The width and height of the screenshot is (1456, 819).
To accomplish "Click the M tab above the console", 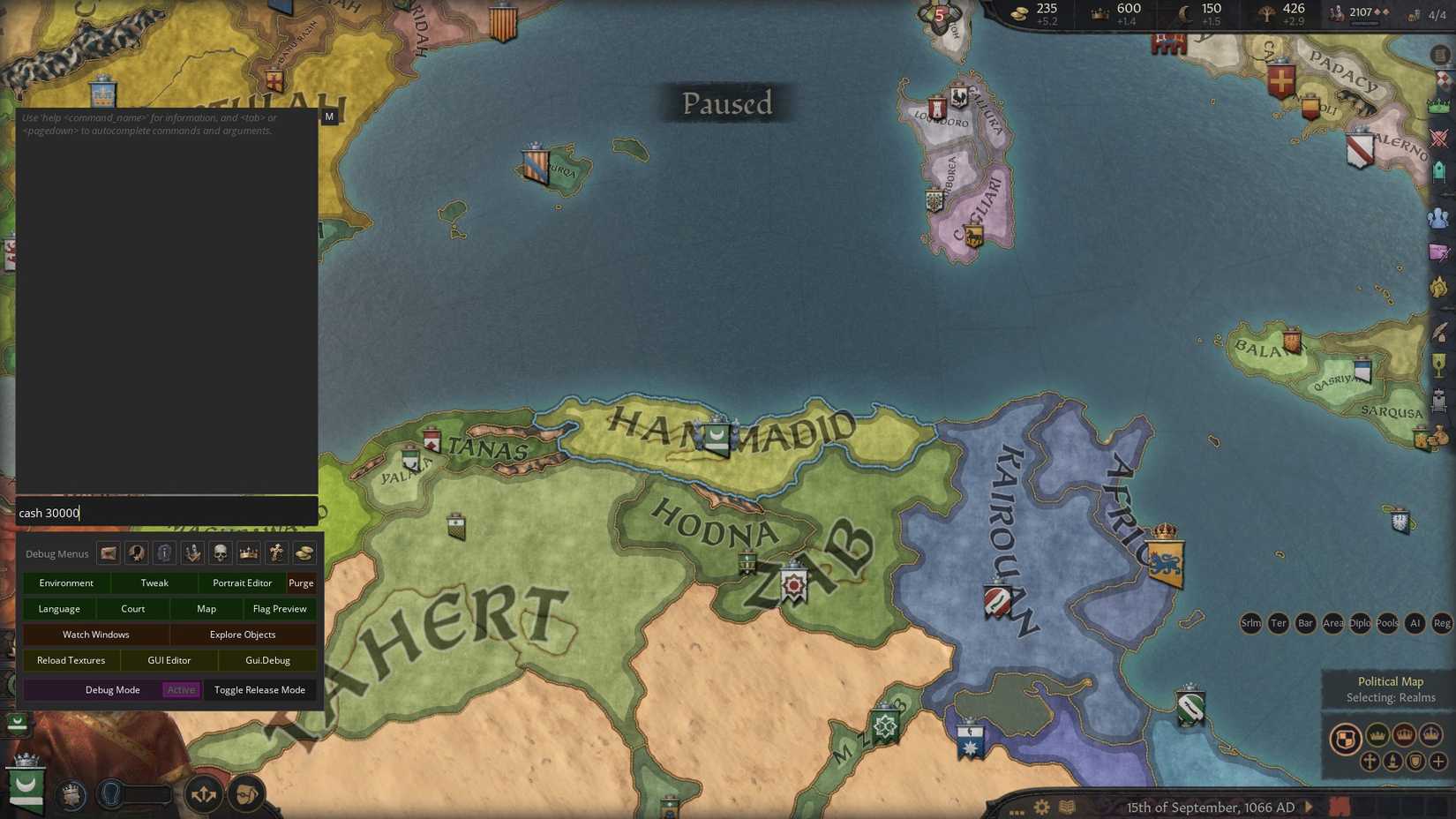I will pos(328,116).
